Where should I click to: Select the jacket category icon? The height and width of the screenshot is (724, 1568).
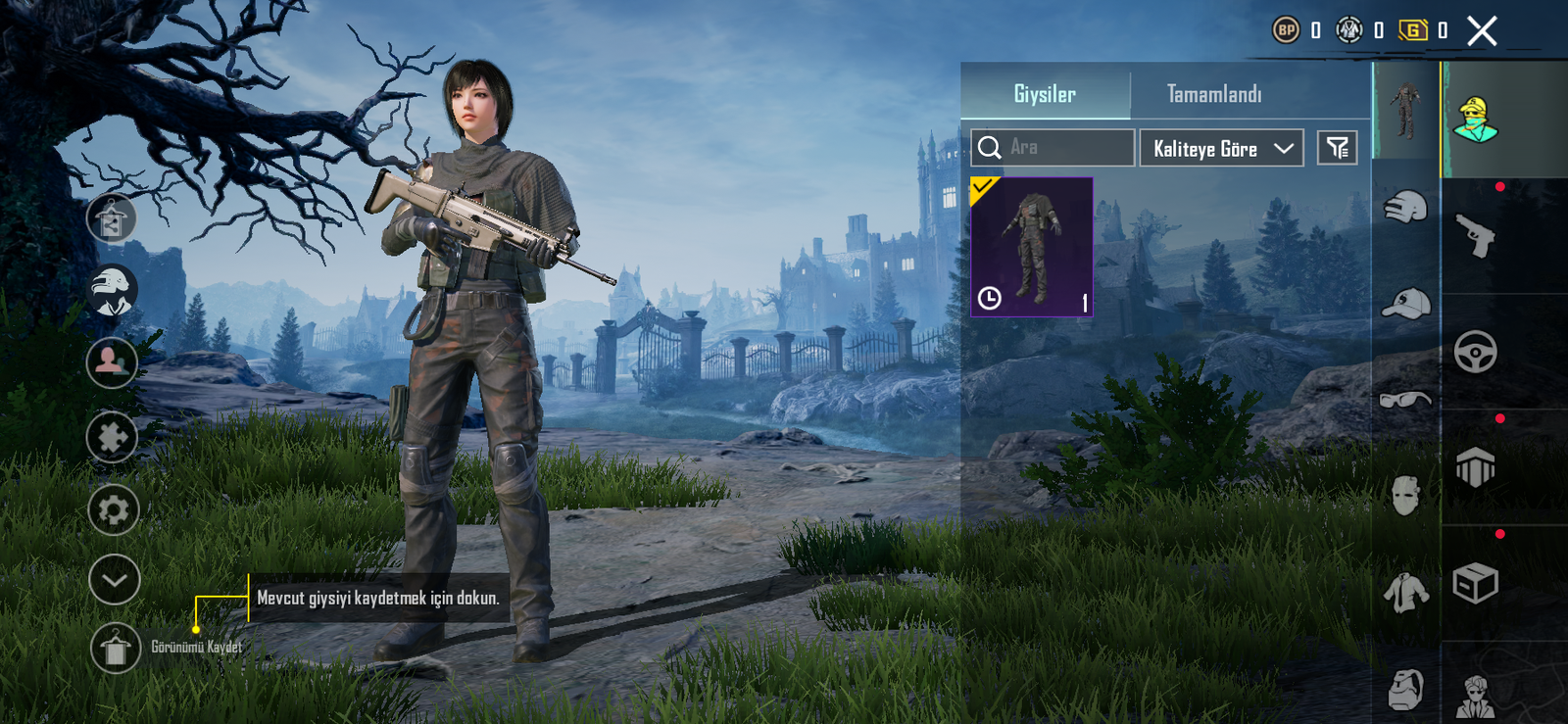pyautogui.click(x=1405, y=593)
